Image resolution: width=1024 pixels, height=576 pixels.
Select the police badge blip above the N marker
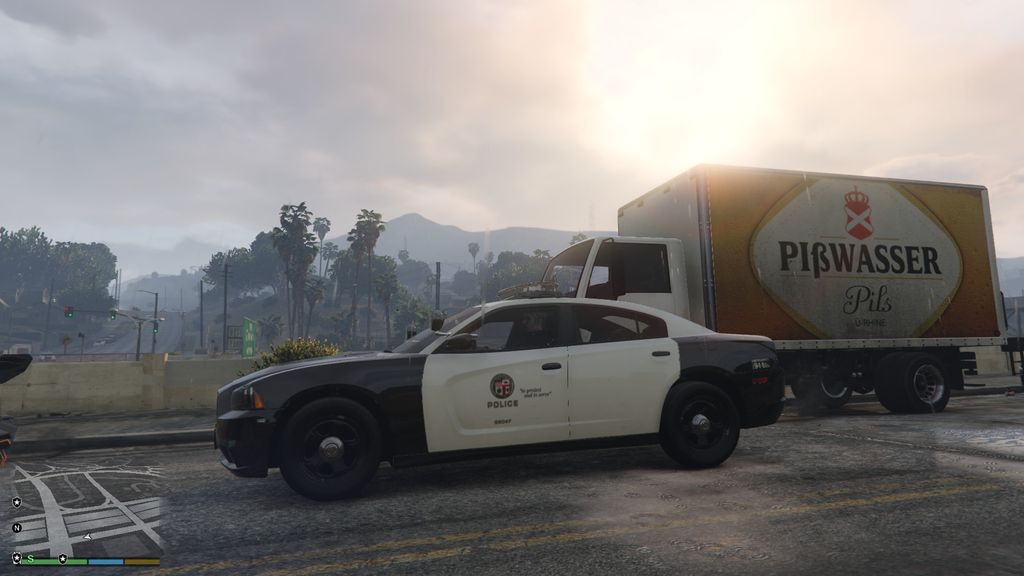coord(17,501)
